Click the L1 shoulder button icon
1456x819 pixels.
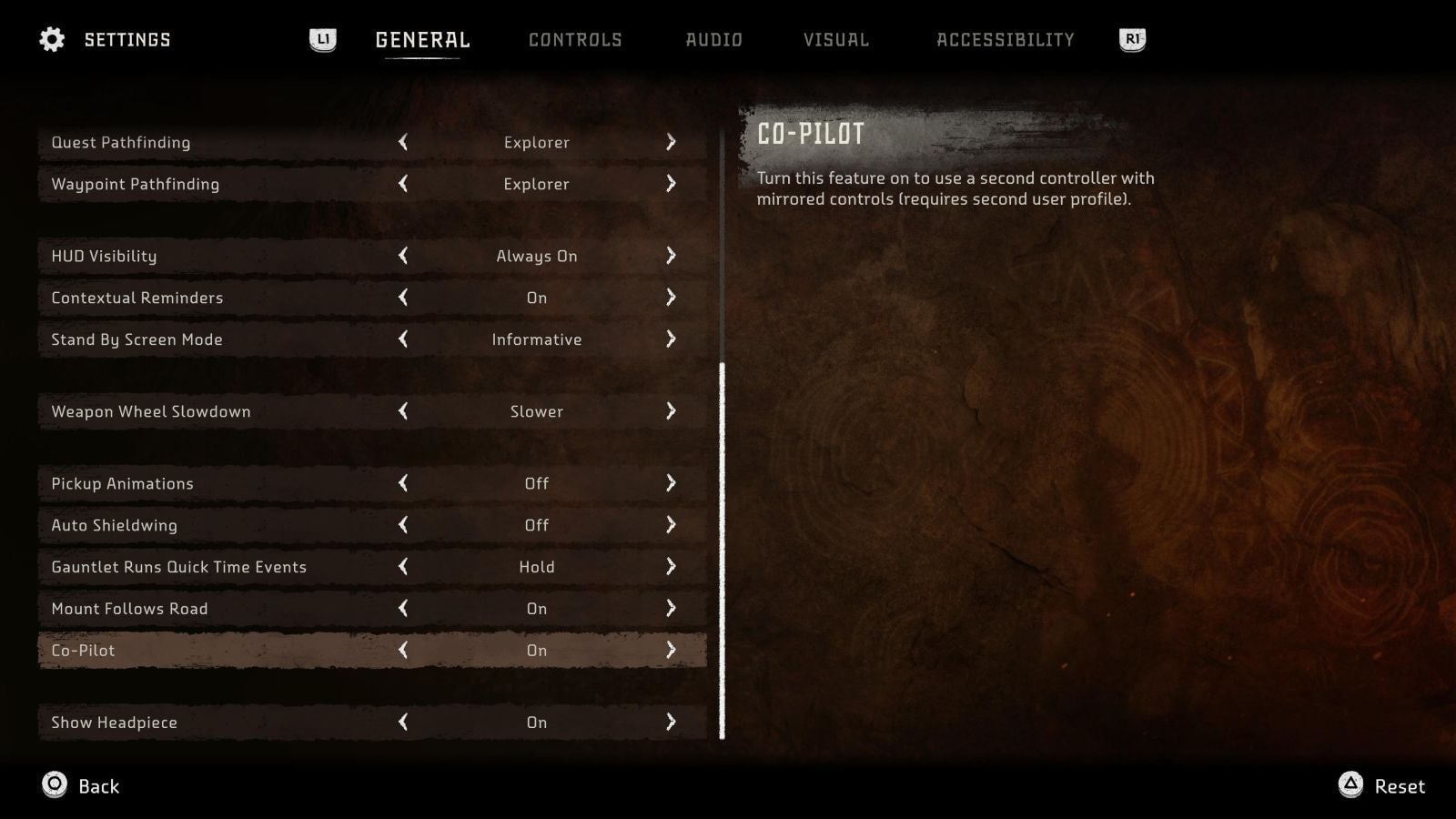tap(323, 39)
